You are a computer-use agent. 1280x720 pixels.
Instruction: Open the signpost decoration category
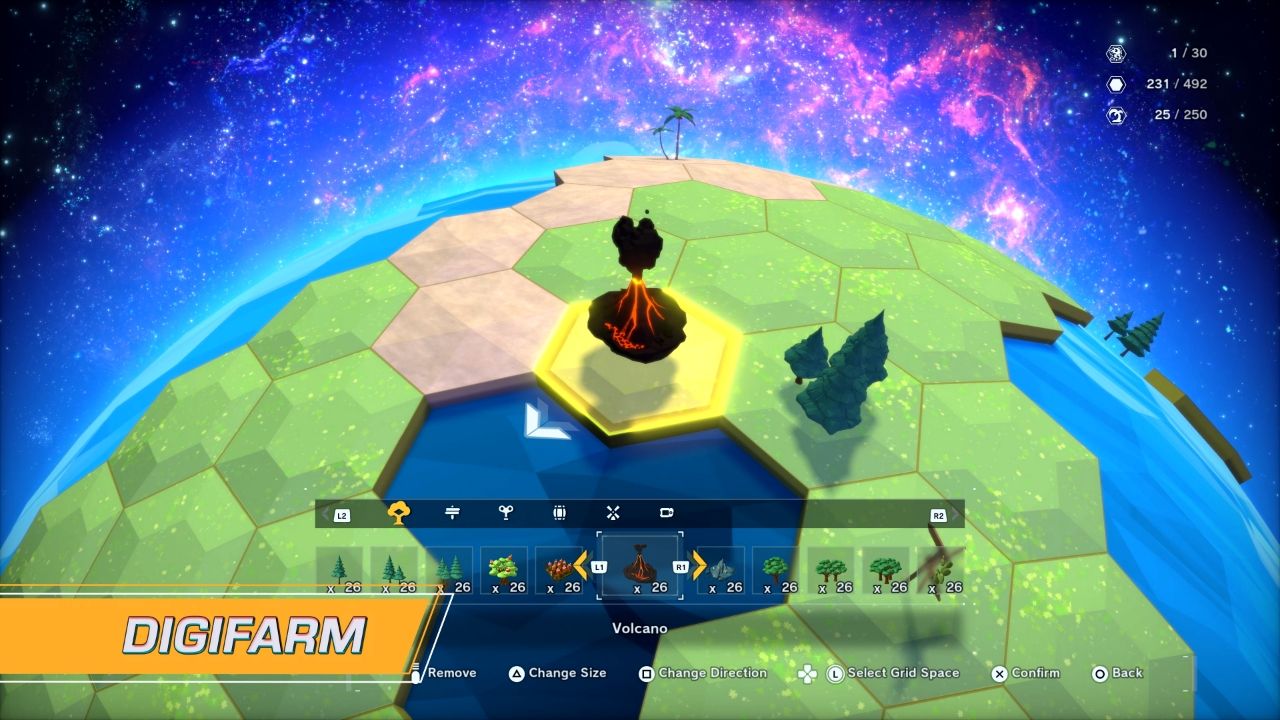[x=454, y=512]
